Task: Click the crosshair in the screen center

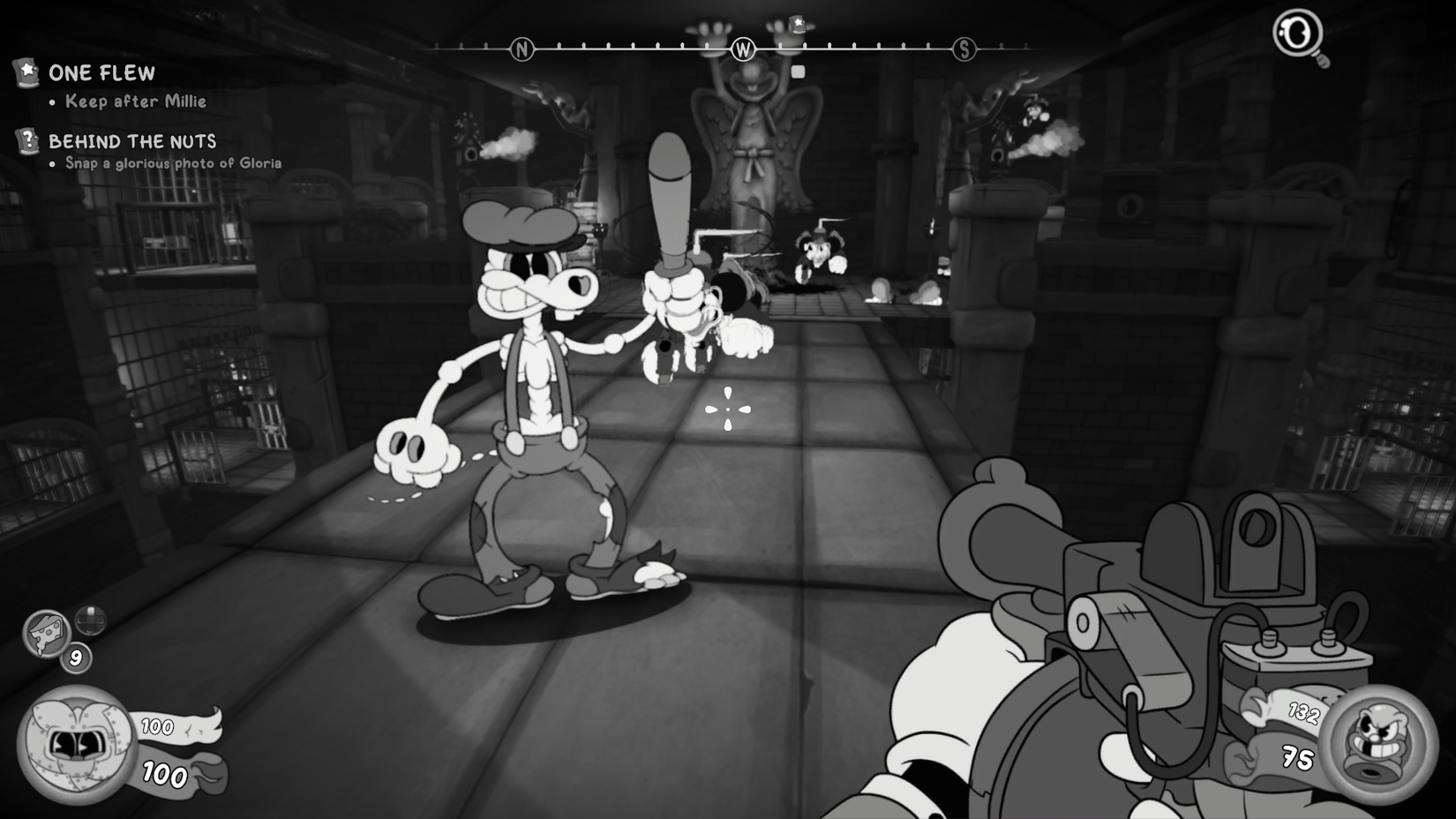Action: [728, 409]
